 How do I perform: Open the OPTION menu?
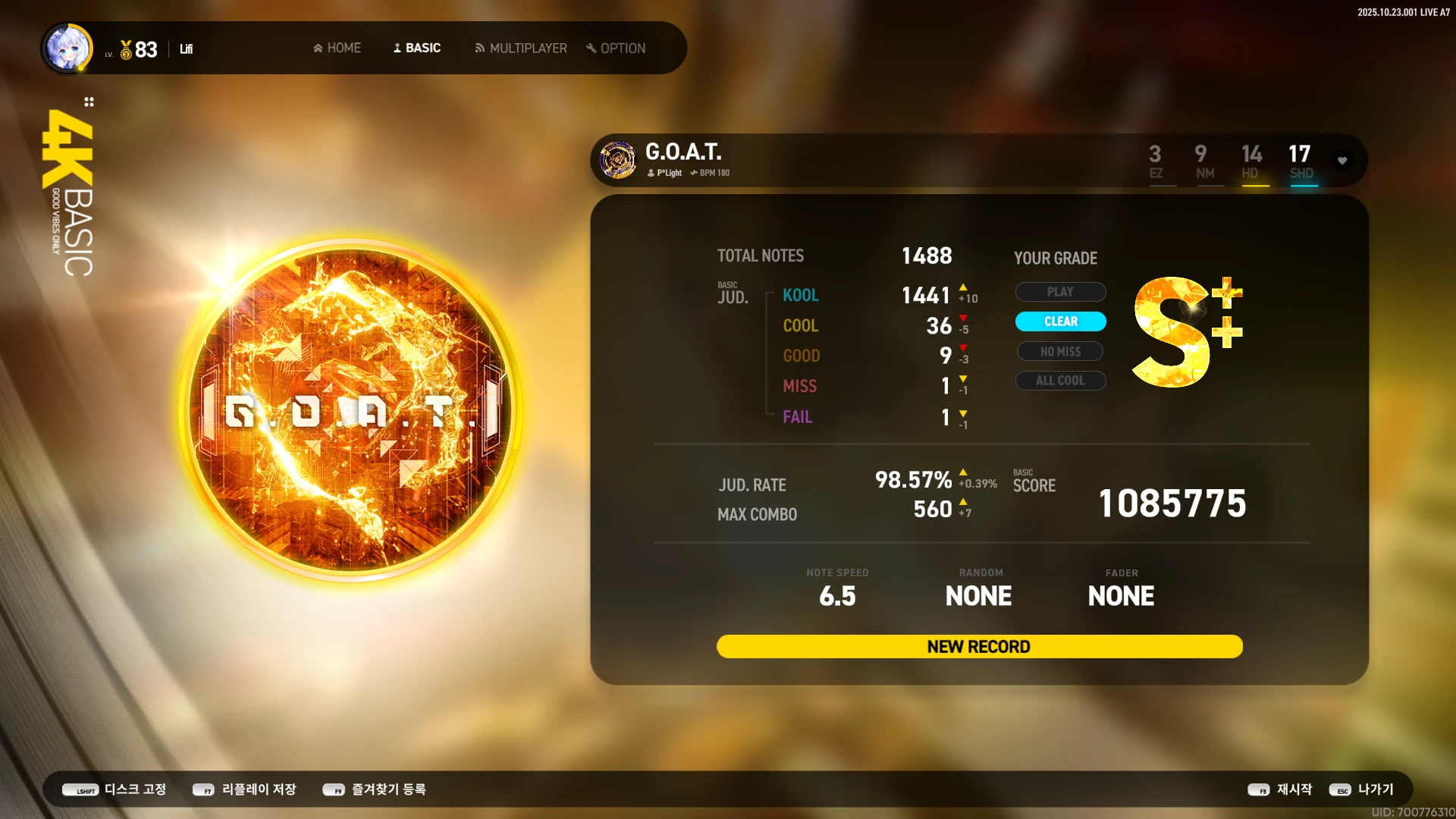pyautogui.click(x=616, y=48)
